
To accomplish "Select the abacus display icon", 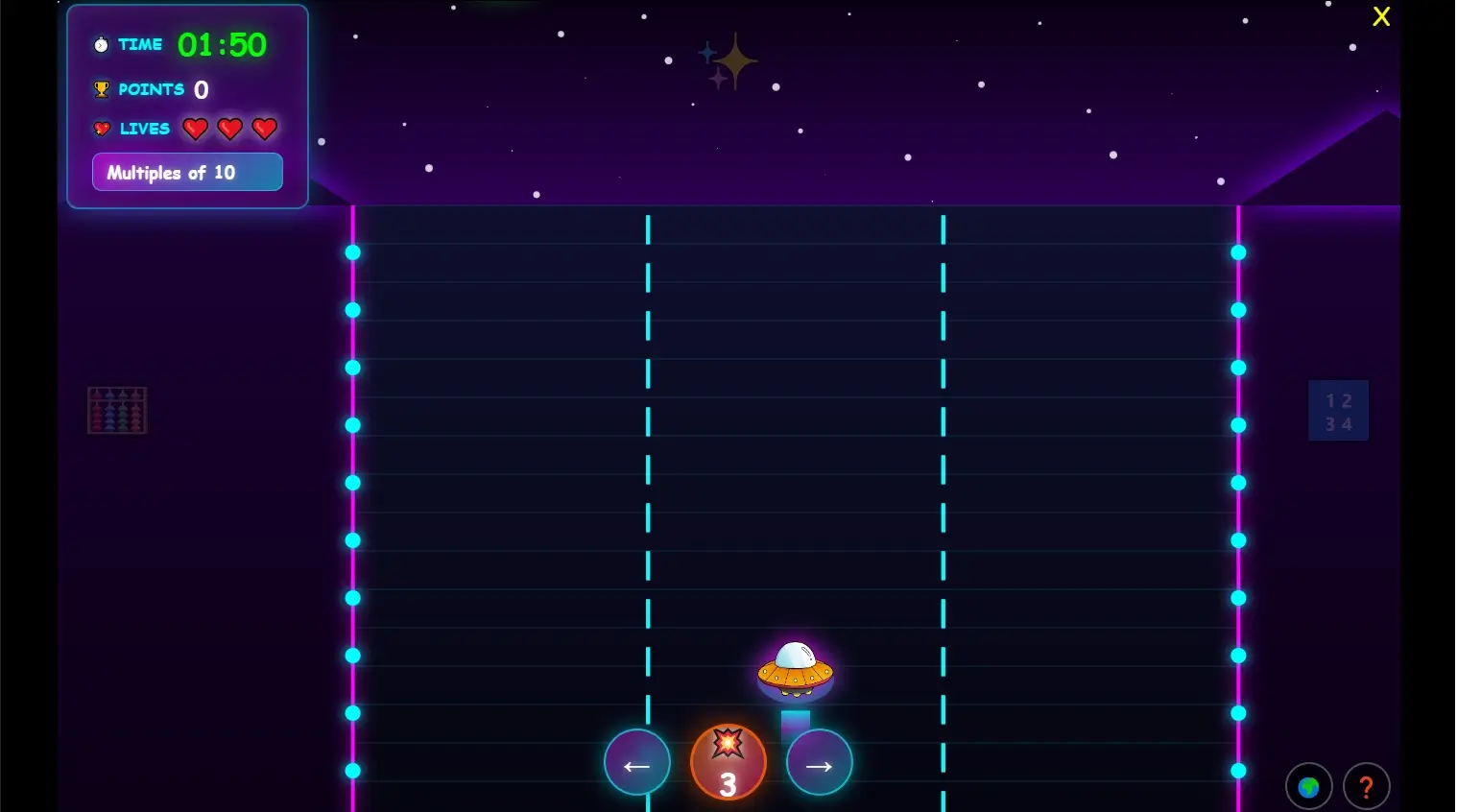I will click(x=117, y=410).
